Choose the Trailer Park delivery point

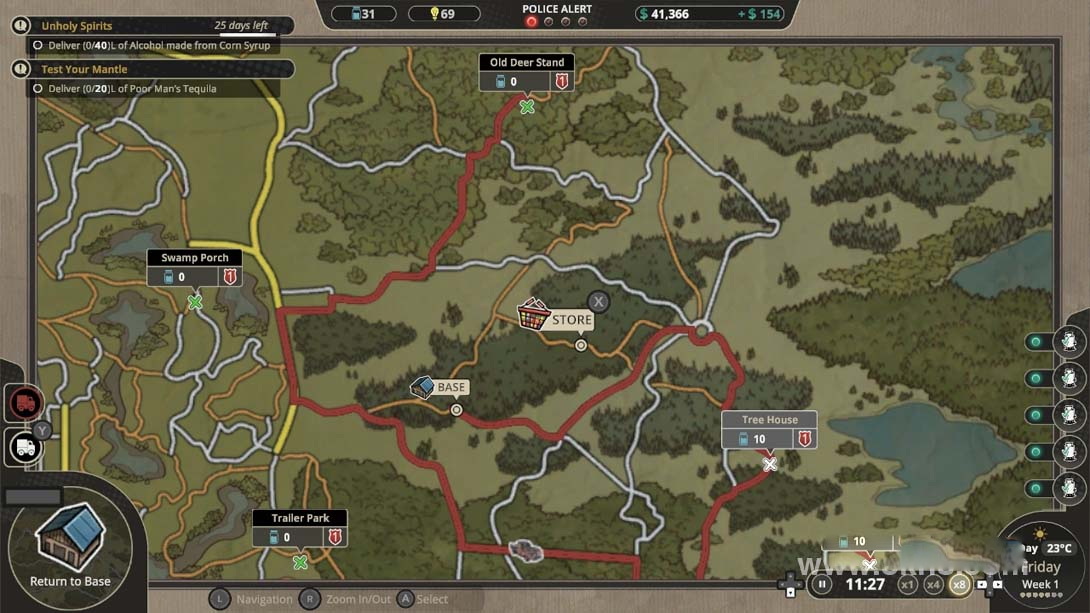coord(300,562)
